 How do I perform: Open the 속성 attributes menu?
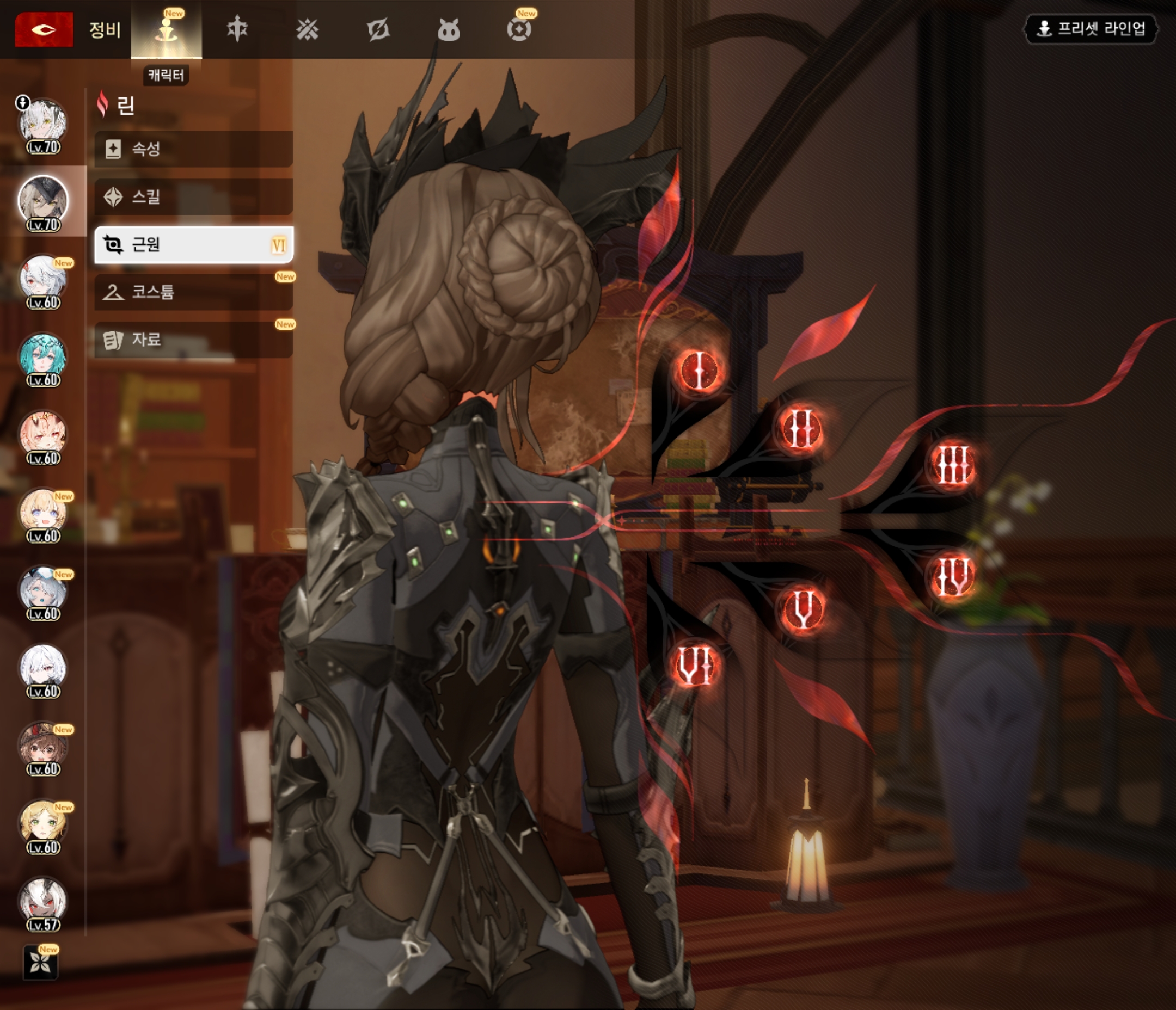pyautogui.click(x=193, y=149)
